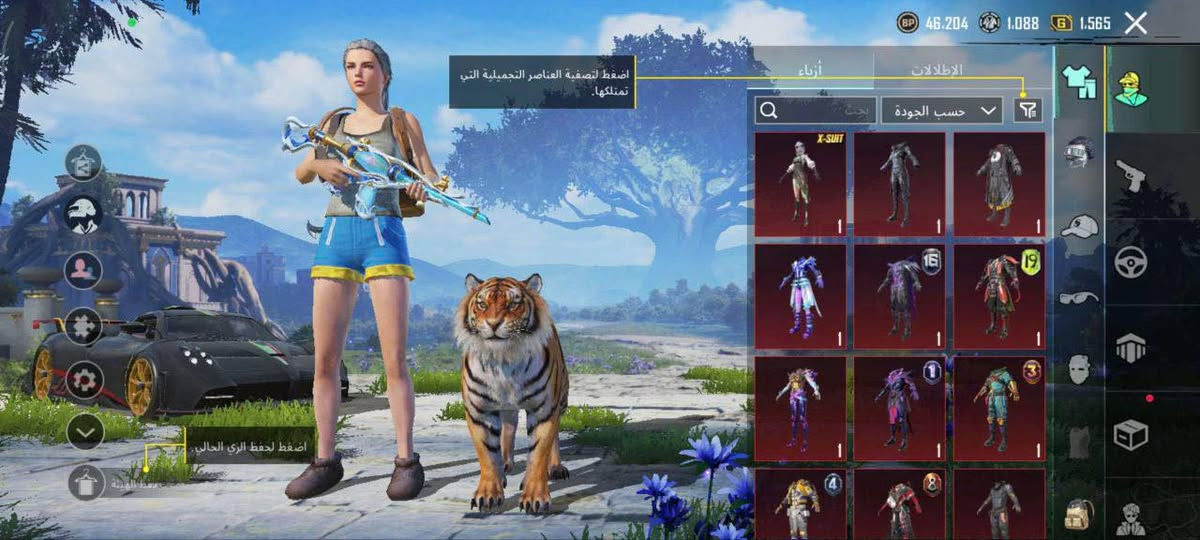Open the helmet with goggles category

(x=1078, y=152)
